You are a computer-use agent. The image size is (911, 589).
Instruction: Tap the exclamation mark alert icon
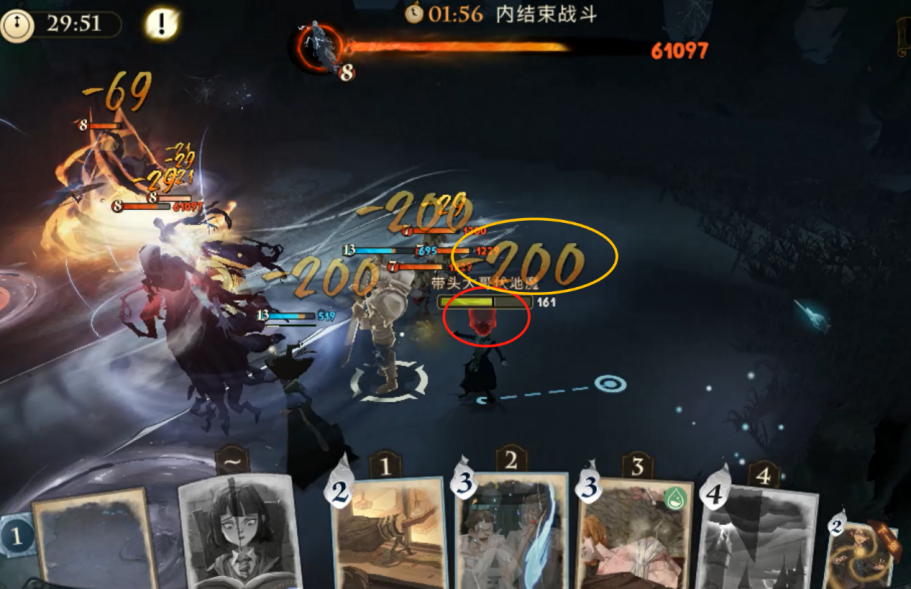point(161,23)
